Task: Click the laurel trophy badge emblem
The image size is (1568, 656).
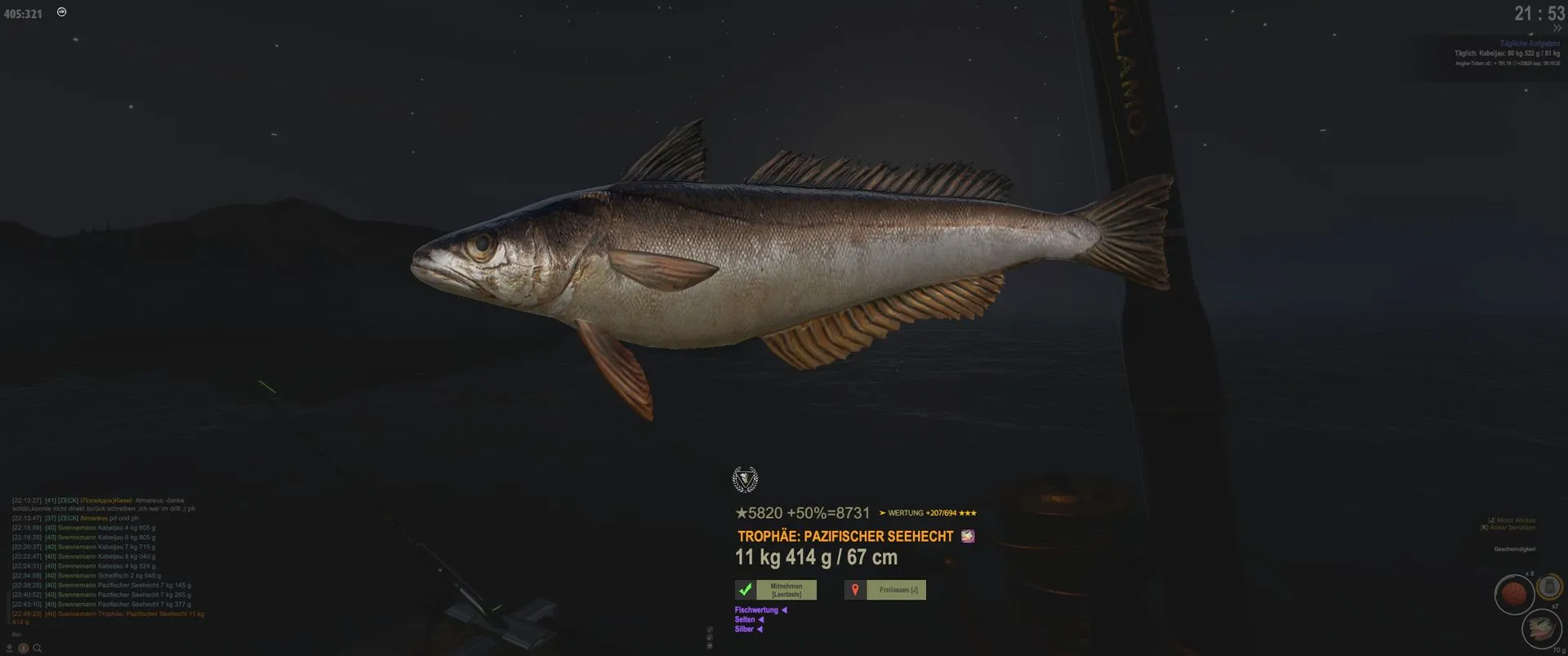Action: [x=745, y=480]
